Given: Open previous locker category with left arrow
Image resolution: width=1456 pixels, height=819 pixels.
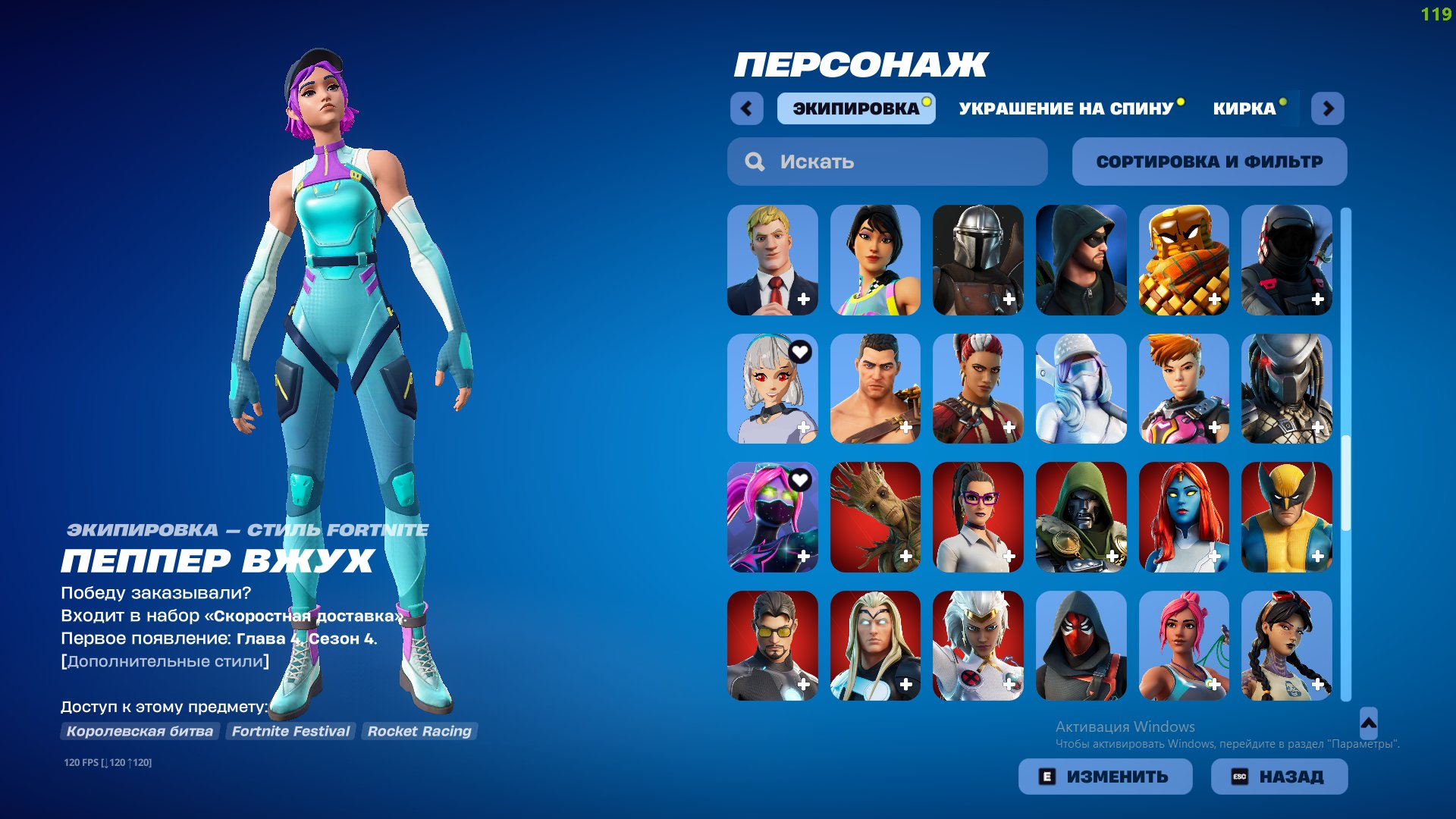Looking at the screenshot, I should click(748, 108).
